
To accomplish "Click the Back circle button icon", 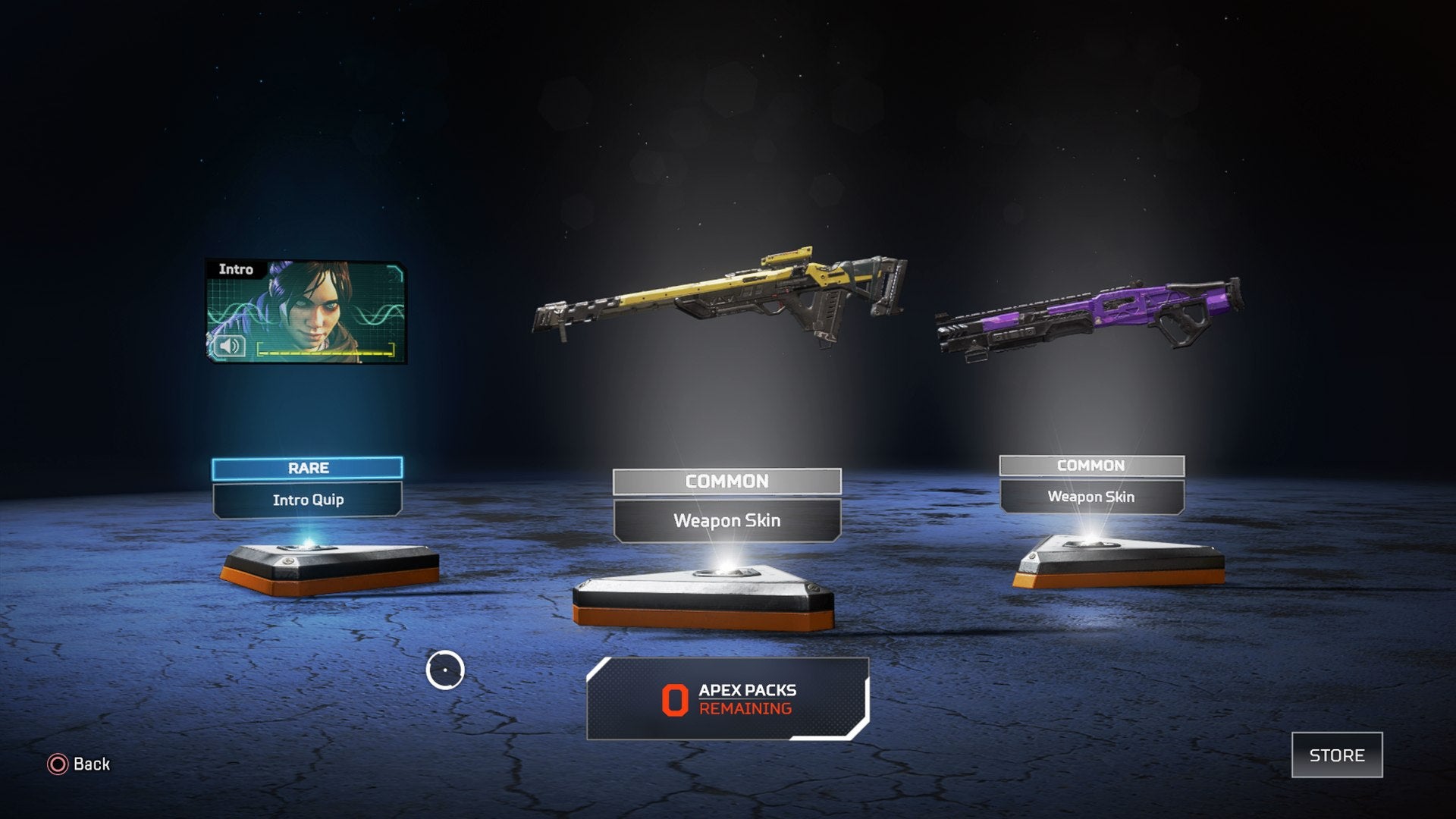I will (57, 764).
